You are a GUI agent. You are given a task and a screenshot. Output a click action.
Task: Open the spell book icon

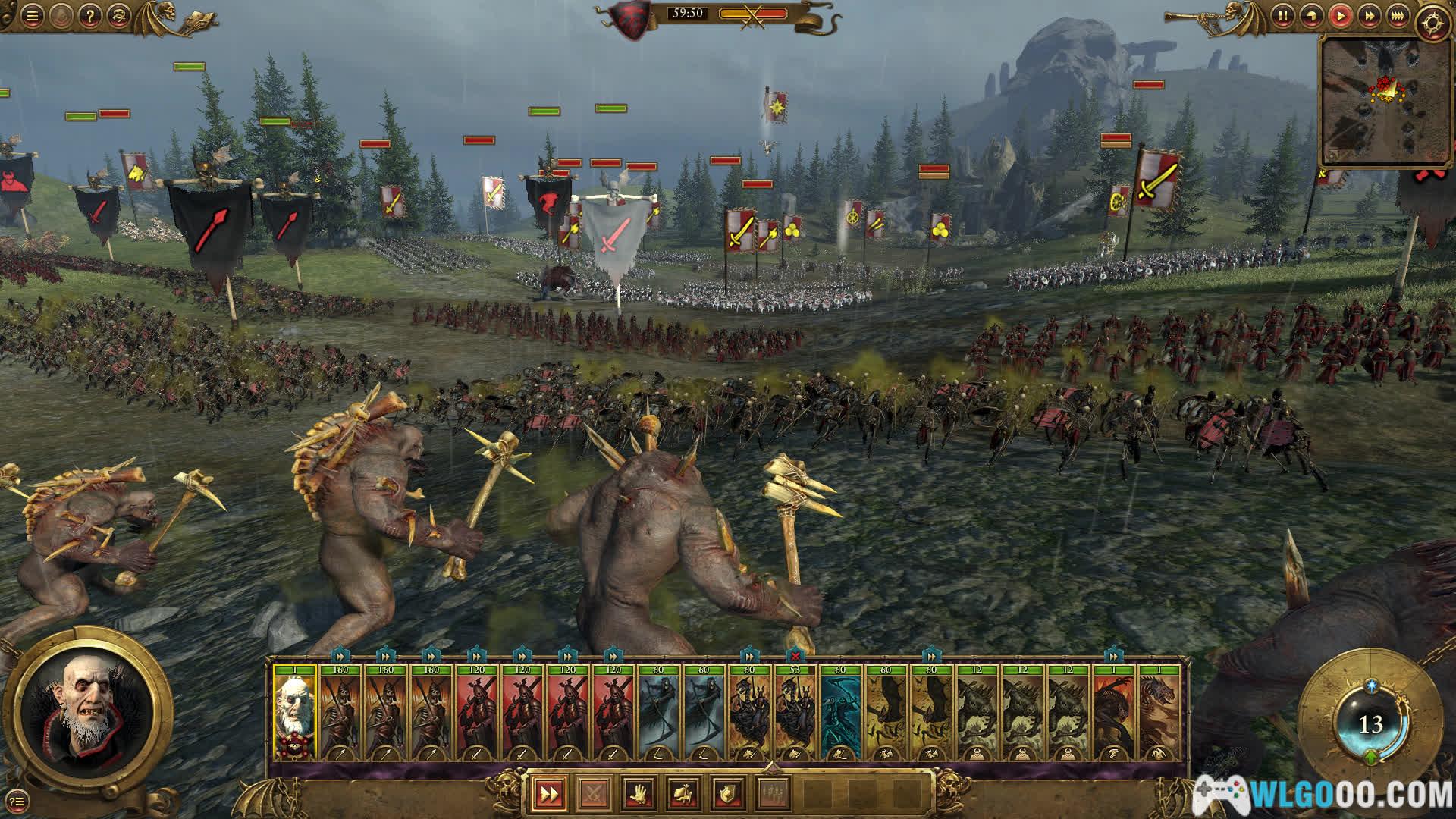[x=199, y=17]
